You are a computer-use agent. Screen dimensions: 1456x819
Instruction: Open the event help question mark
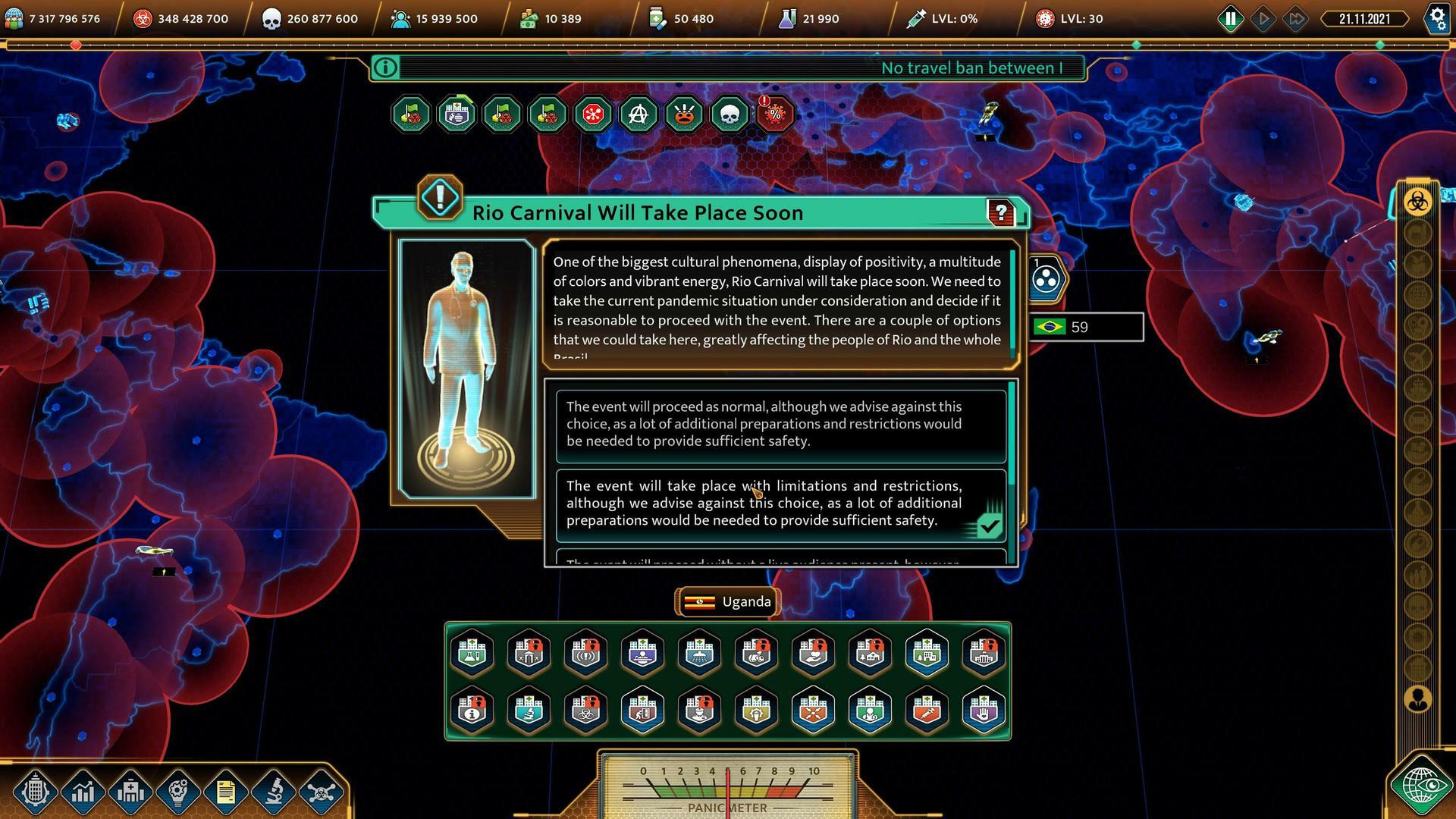pyautogui.click(x=1001, y=214)
